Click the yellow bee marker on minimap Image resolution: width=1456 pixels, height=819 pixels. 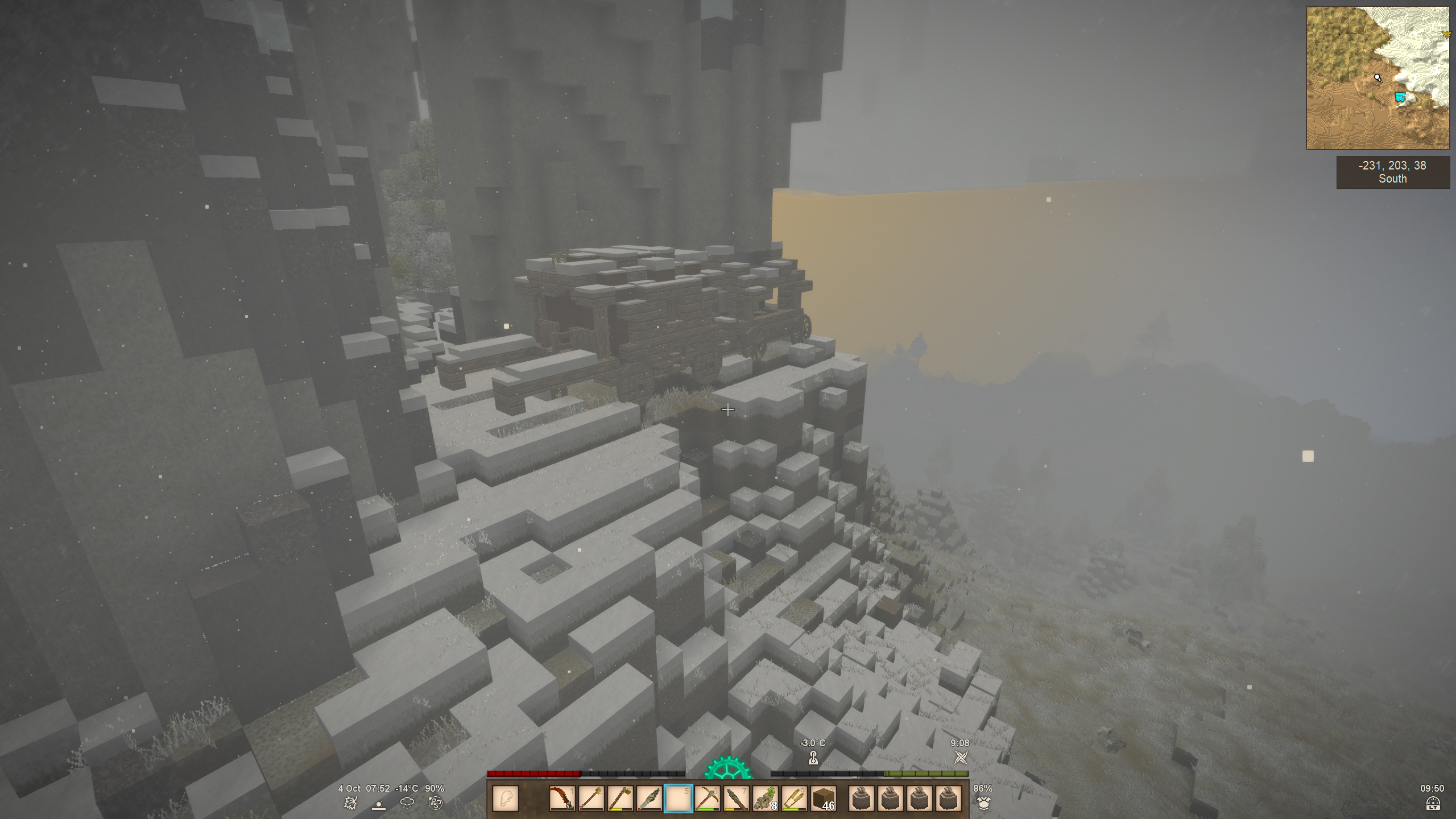click(x=1446, y=35)
